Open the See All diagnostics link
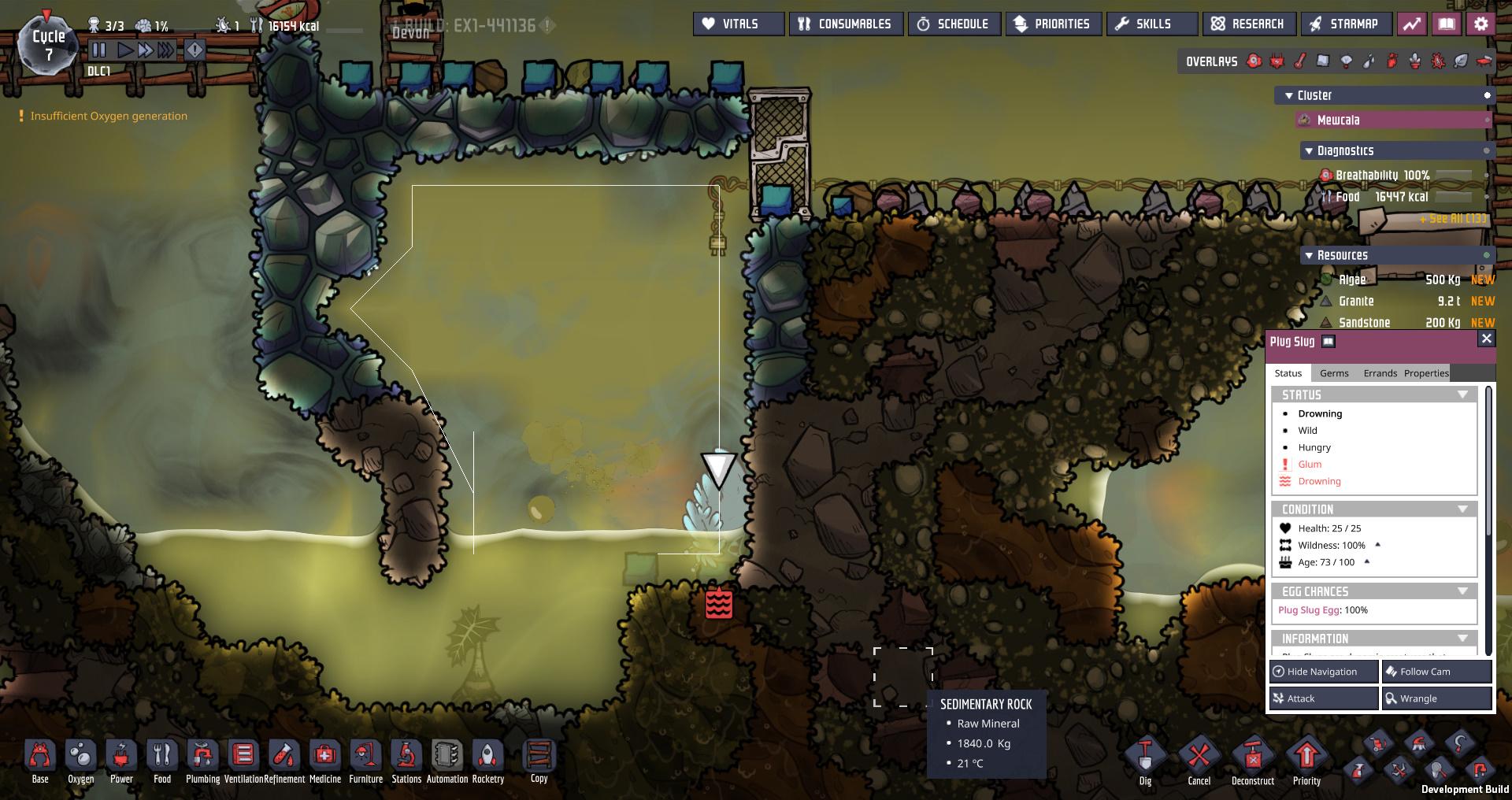1512x800 pixels. (1453, 219)
